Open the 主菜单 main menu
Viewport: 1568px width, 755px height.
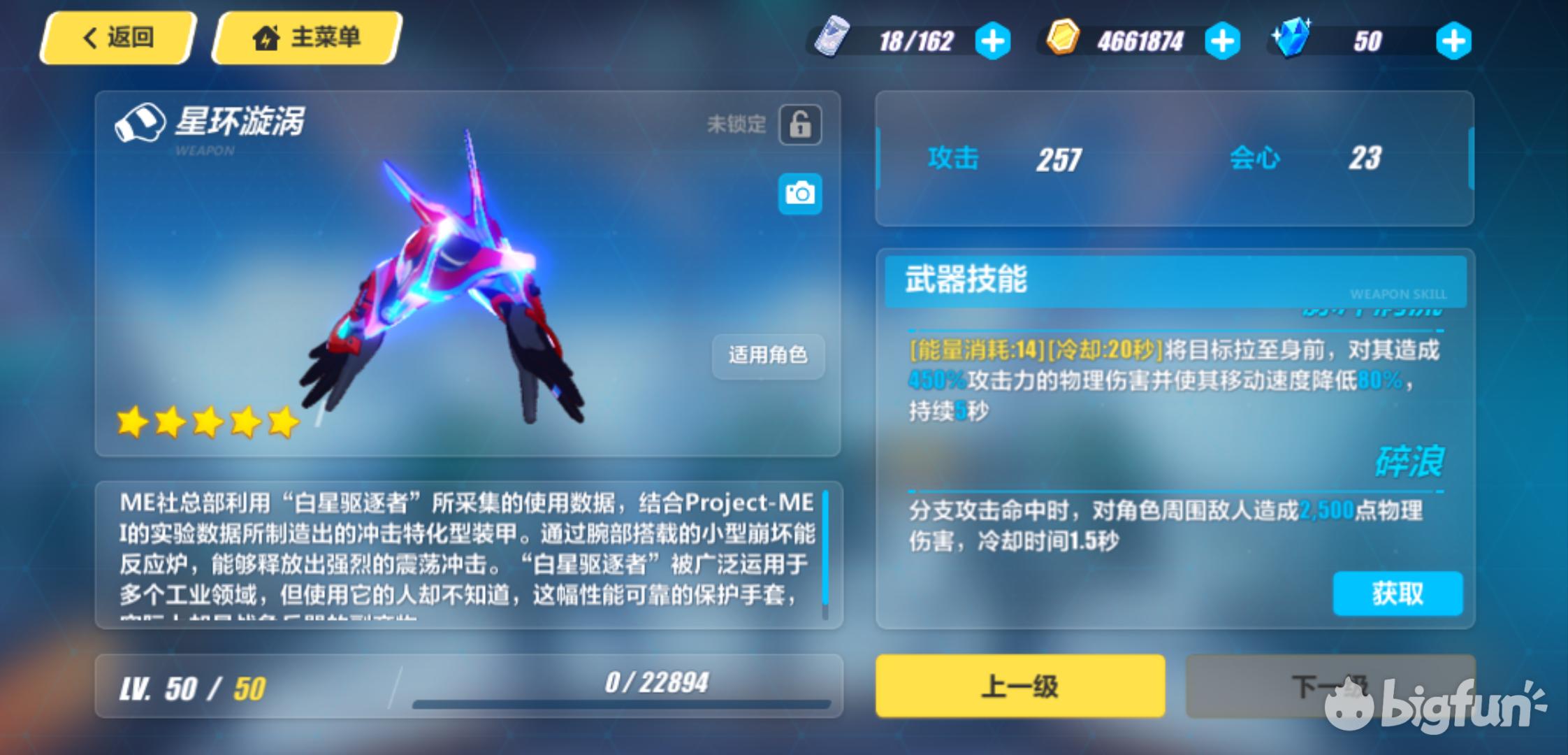(x=307, y=38)
